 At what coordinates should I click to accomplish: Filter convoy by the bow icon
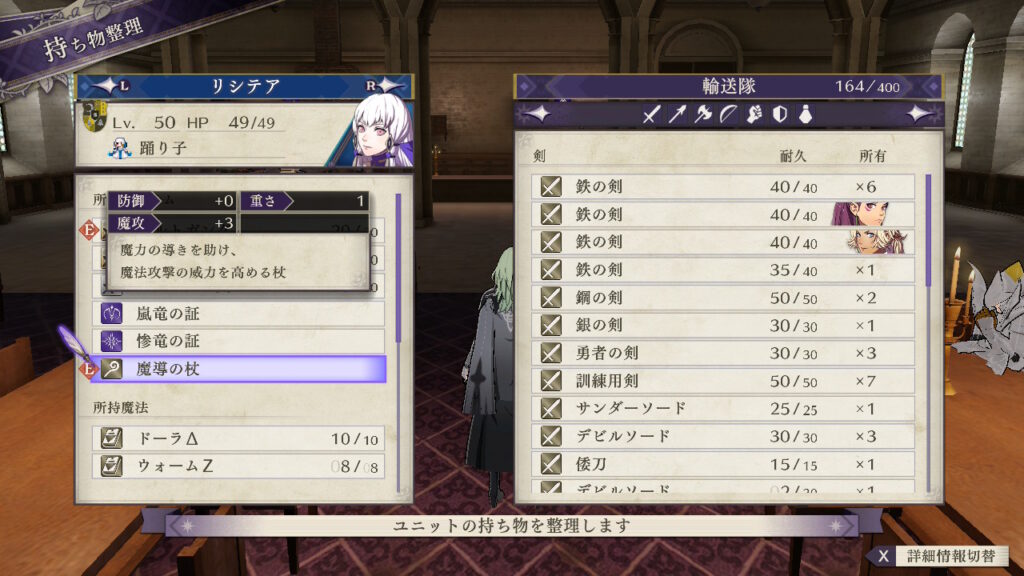coord(728,115)
